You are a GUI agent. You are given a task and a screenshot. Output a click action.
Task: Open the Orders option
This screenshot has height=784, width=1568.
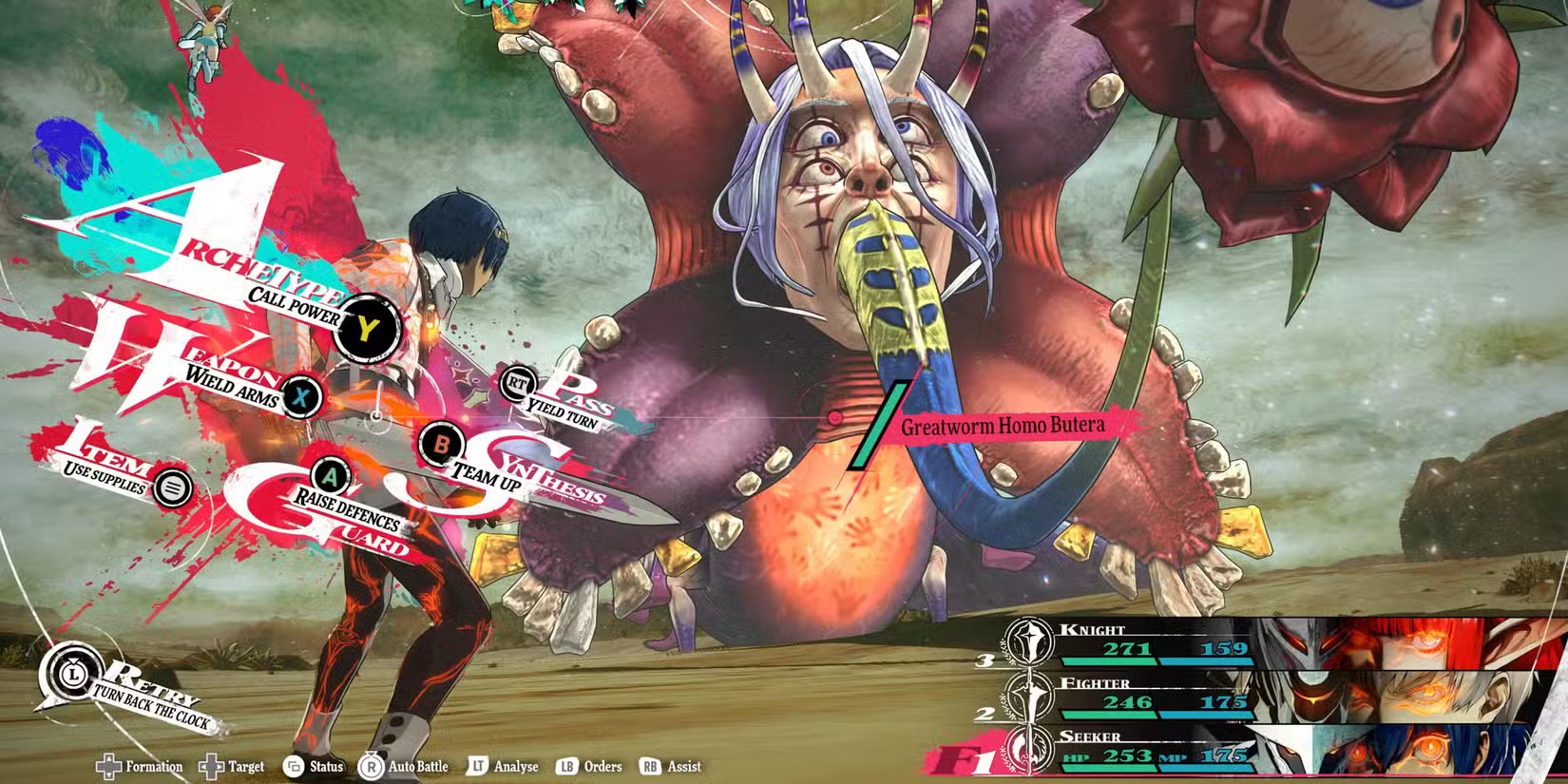591,766
